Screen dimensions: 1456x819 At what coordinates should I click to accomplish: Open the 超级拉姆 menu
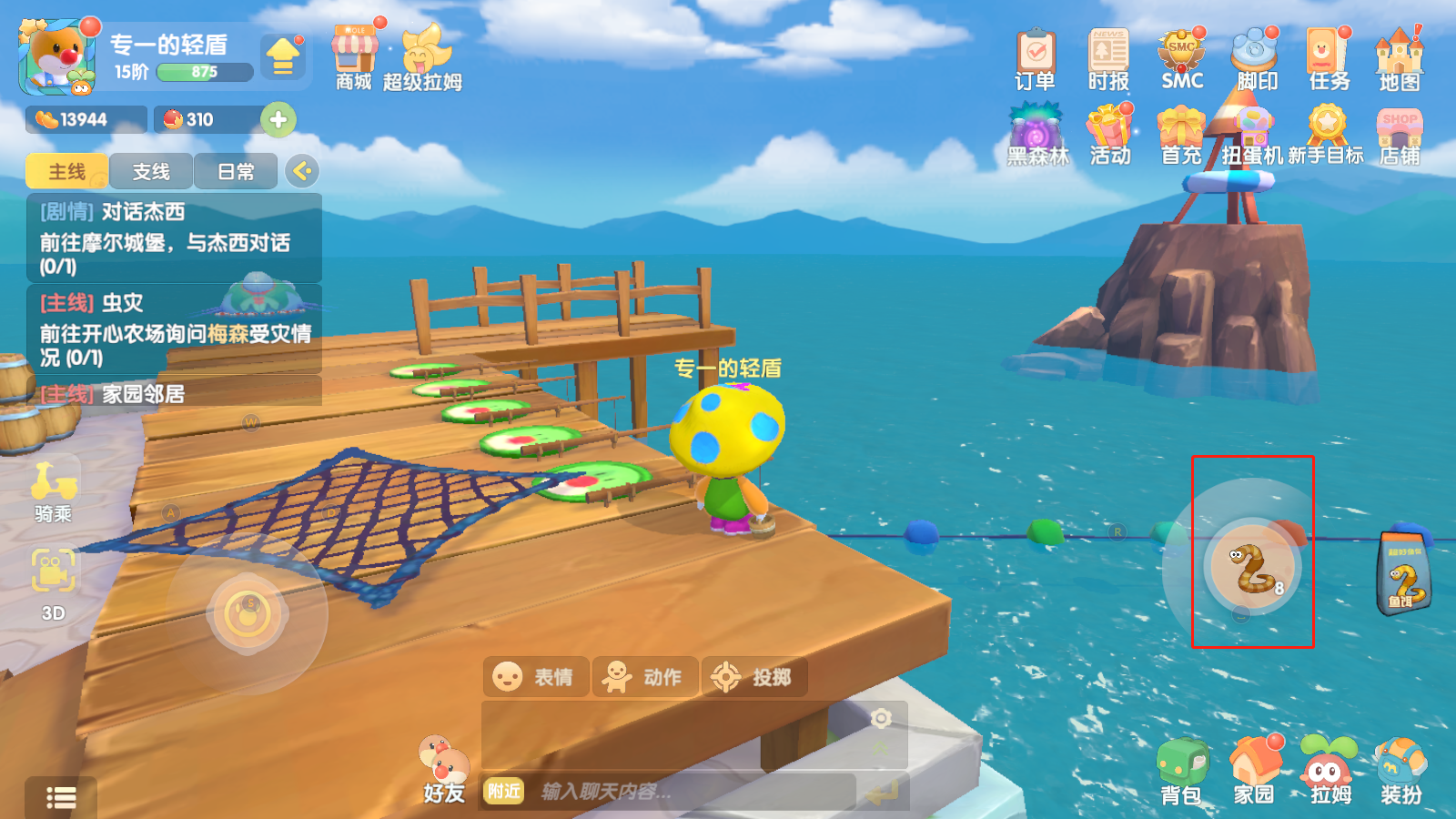(x=422, y=56)
